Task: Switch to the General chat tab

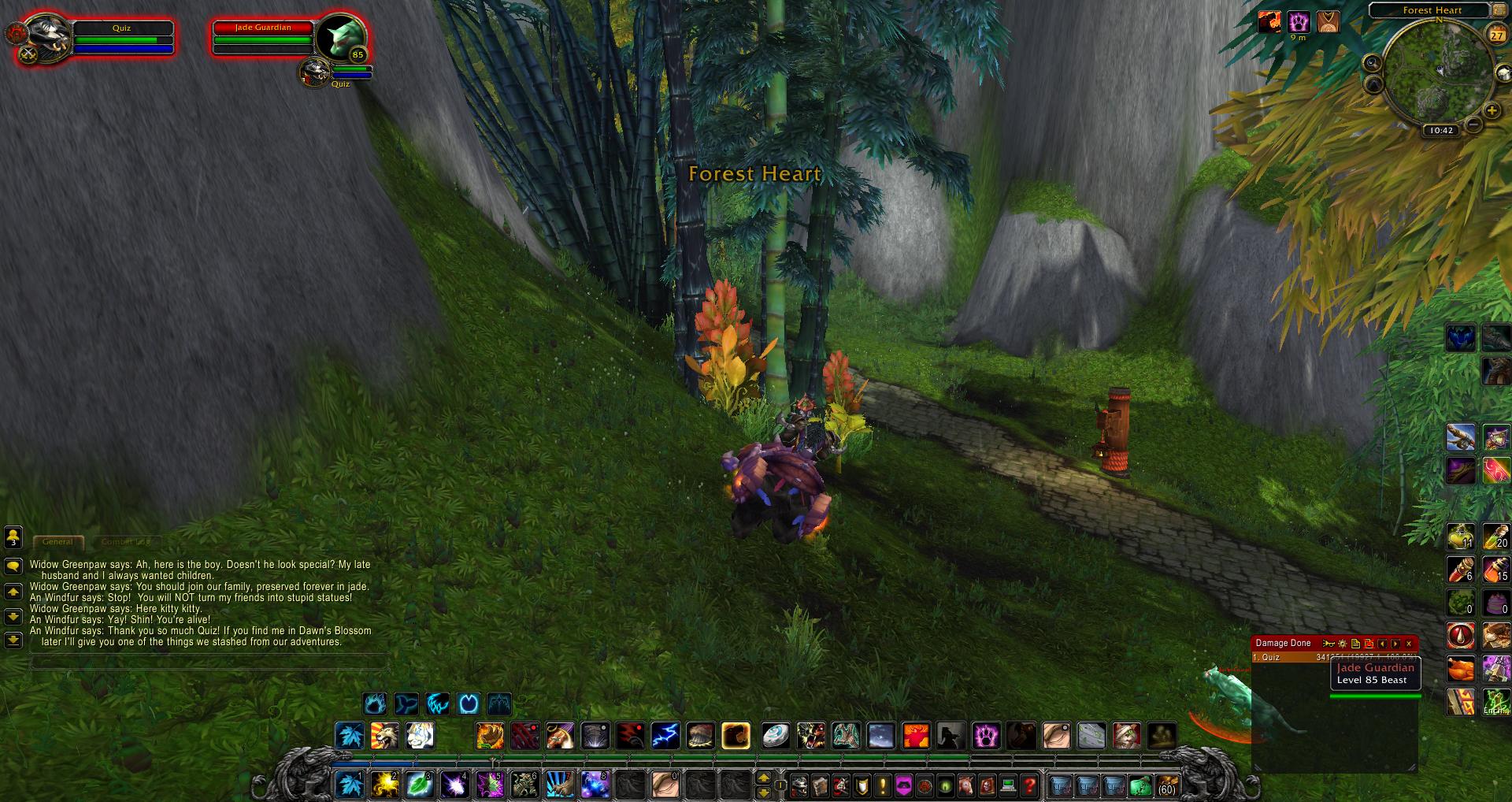Action: point(57,542)
